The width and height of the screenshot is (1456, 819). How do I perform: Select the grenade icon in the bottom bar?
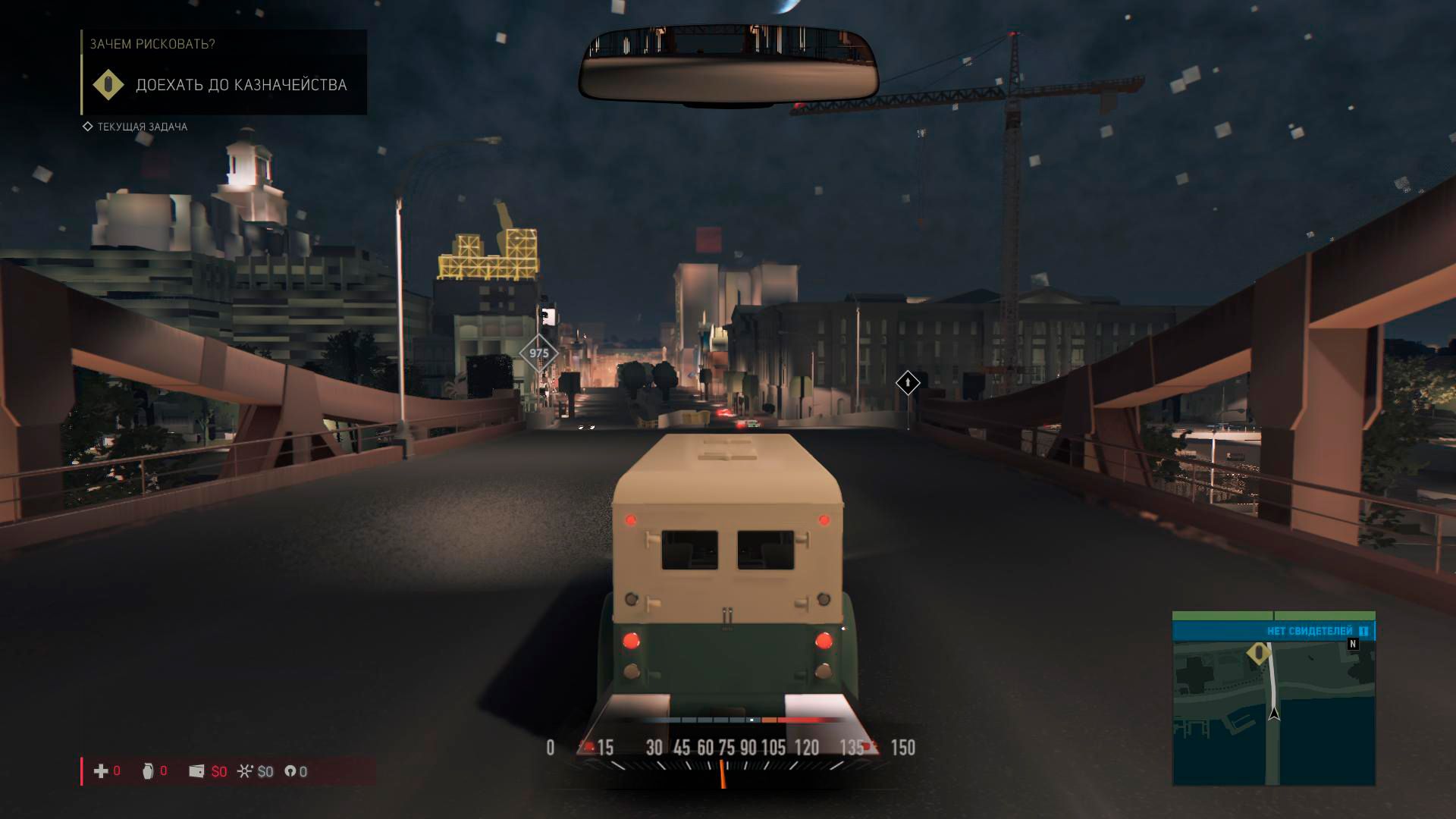click(149, 771)
